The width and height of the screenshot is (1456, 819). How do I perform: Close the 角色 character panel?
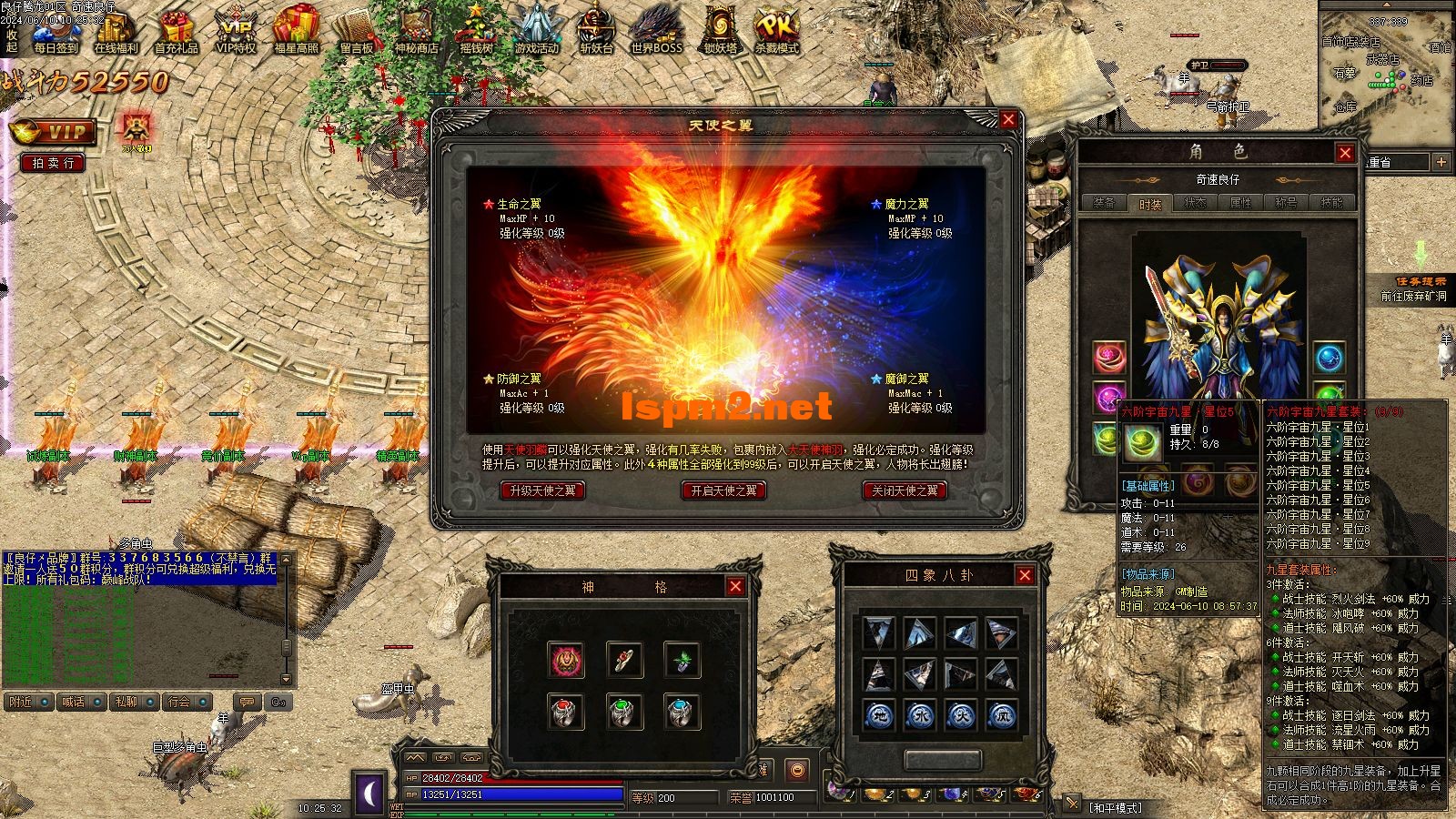pos(1345,153)
